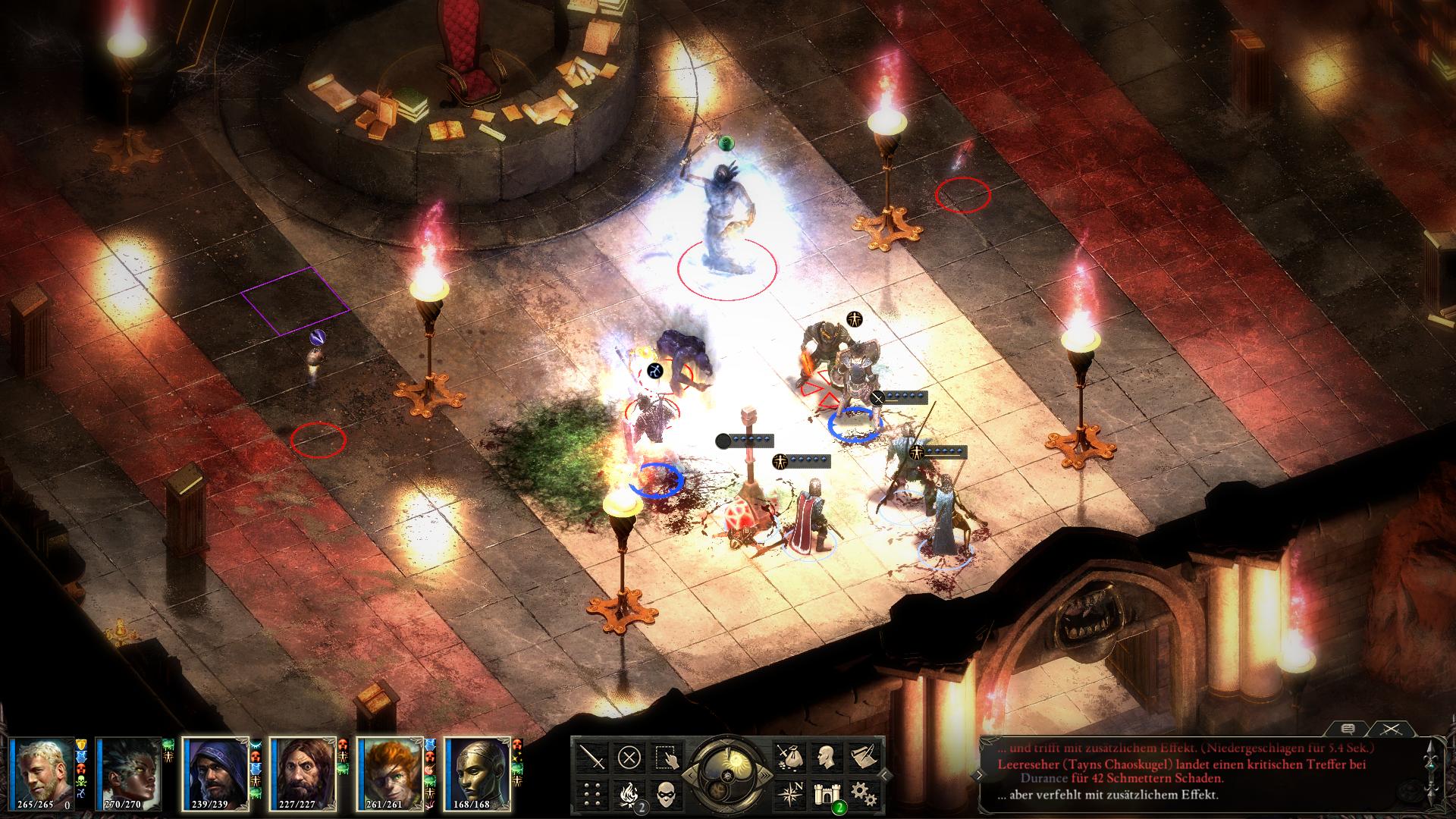Select the blond bearded man portrait
Image resolution: width=1456 pixels, height=819 pixels.
coord(42,774)
